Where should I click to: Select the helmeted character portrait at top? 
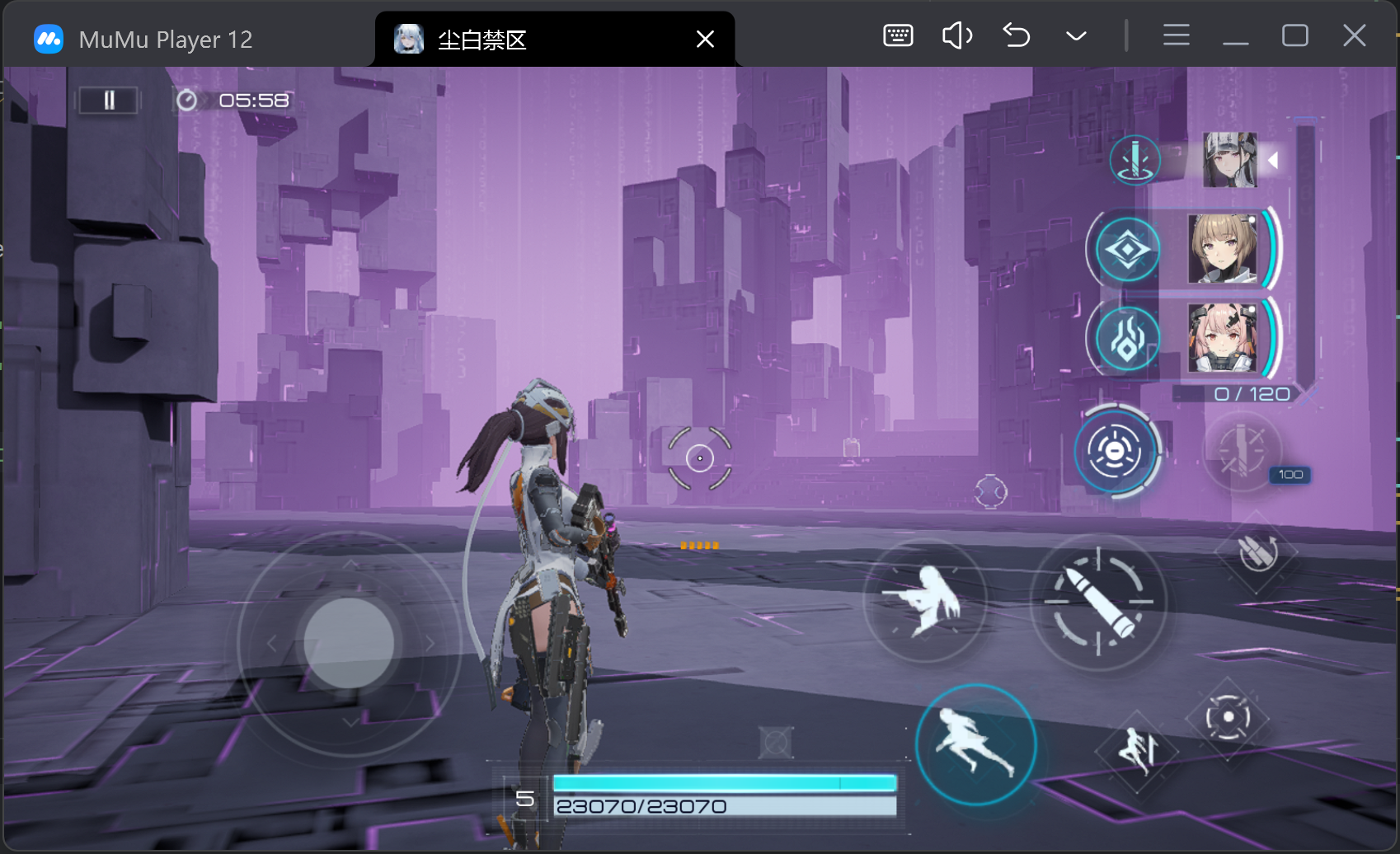click(x=1229, y=160)
